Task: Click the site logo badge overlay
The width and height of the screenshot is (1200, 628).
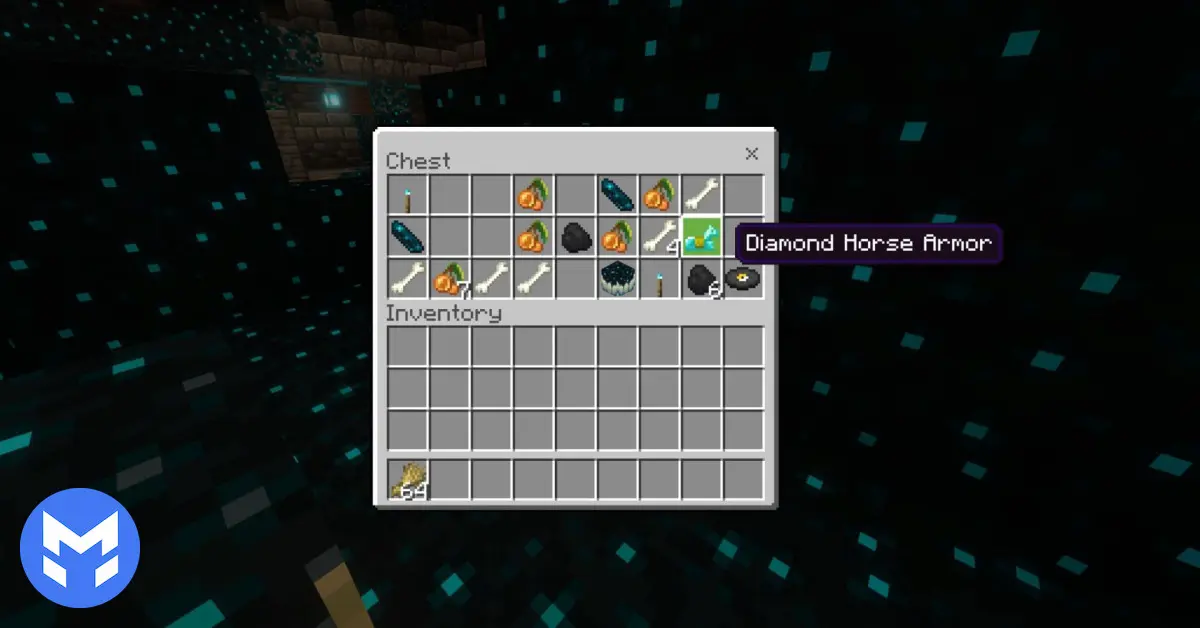Action: tap(80, 547)
